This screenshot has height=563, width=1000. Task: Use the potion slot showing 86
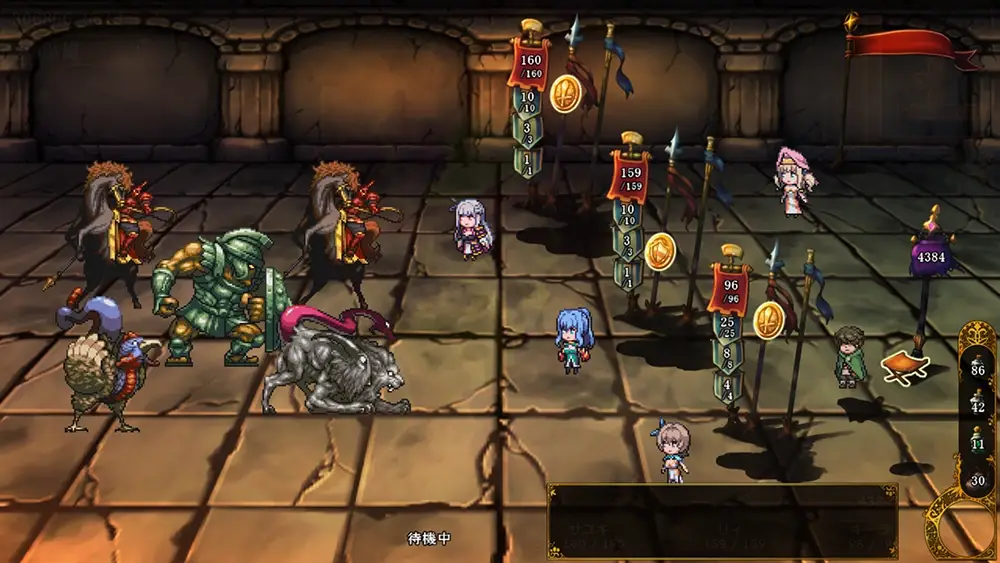click(977, 364)
